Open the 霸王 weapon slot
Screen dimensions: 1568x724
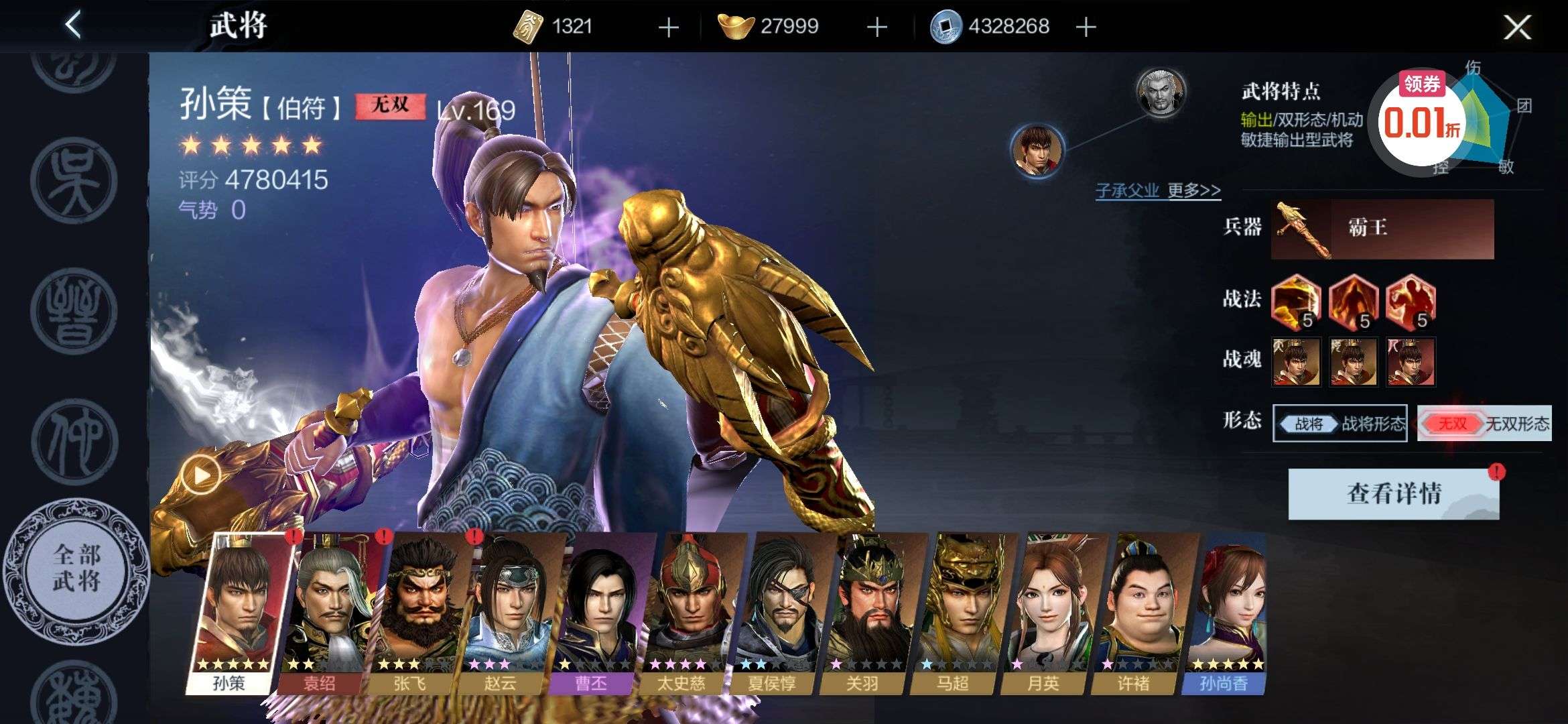pyautogui.click(x=1382, y=229)
